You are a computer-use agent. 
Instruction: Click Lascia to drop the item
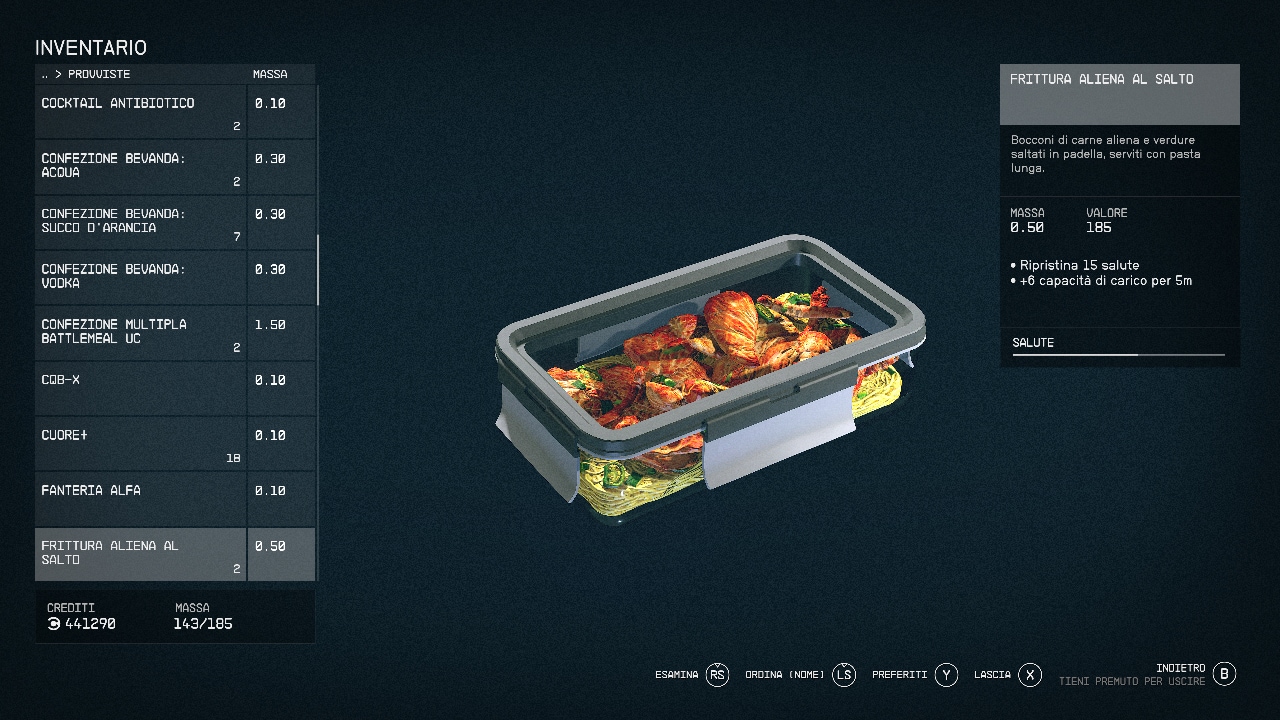tap(993, 674)
